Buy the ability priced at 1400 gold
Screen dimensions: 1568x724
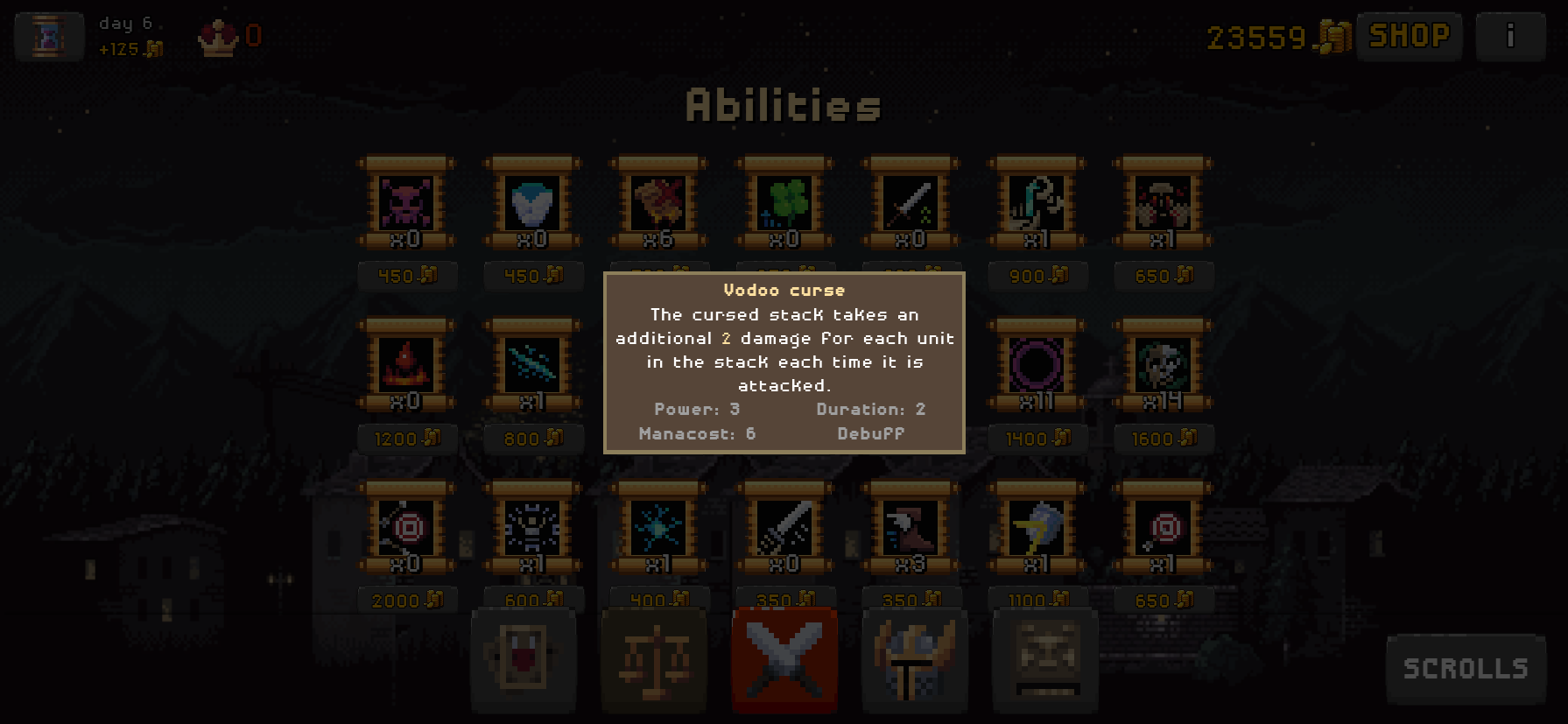coord(1037,438)
